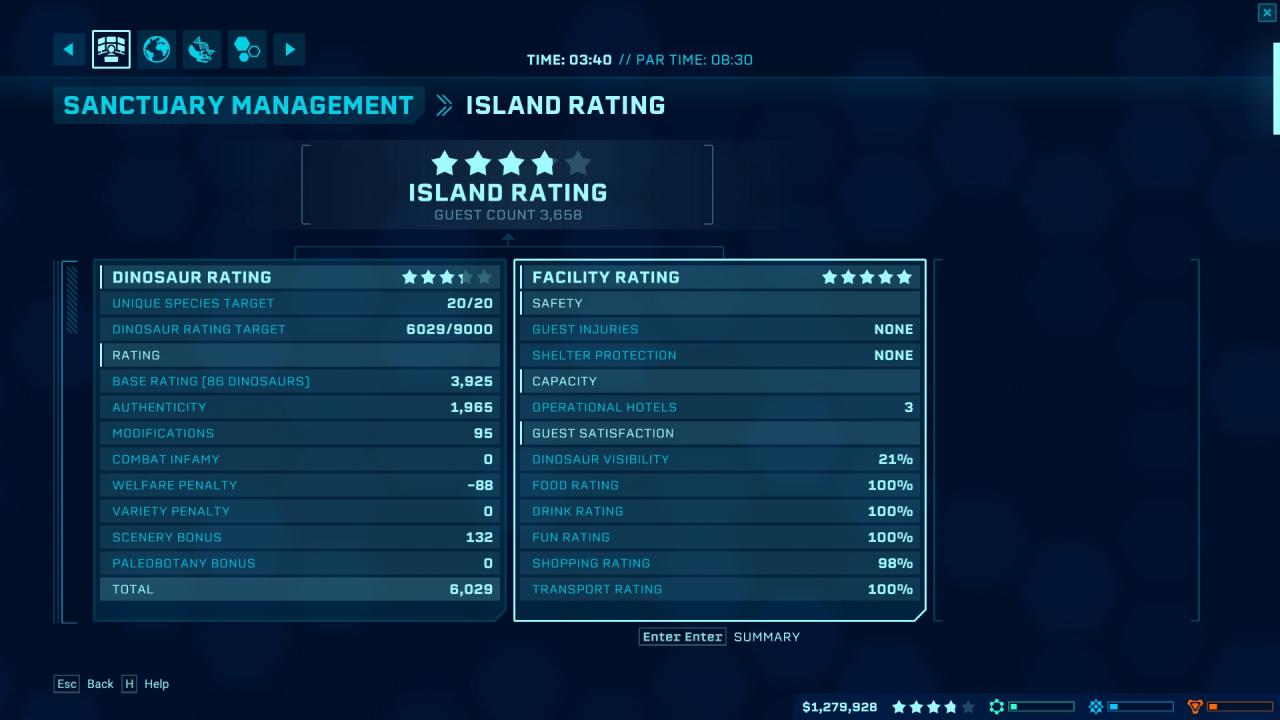Select the control room monitors tab

pyautogui.click(x=111, y=49)
